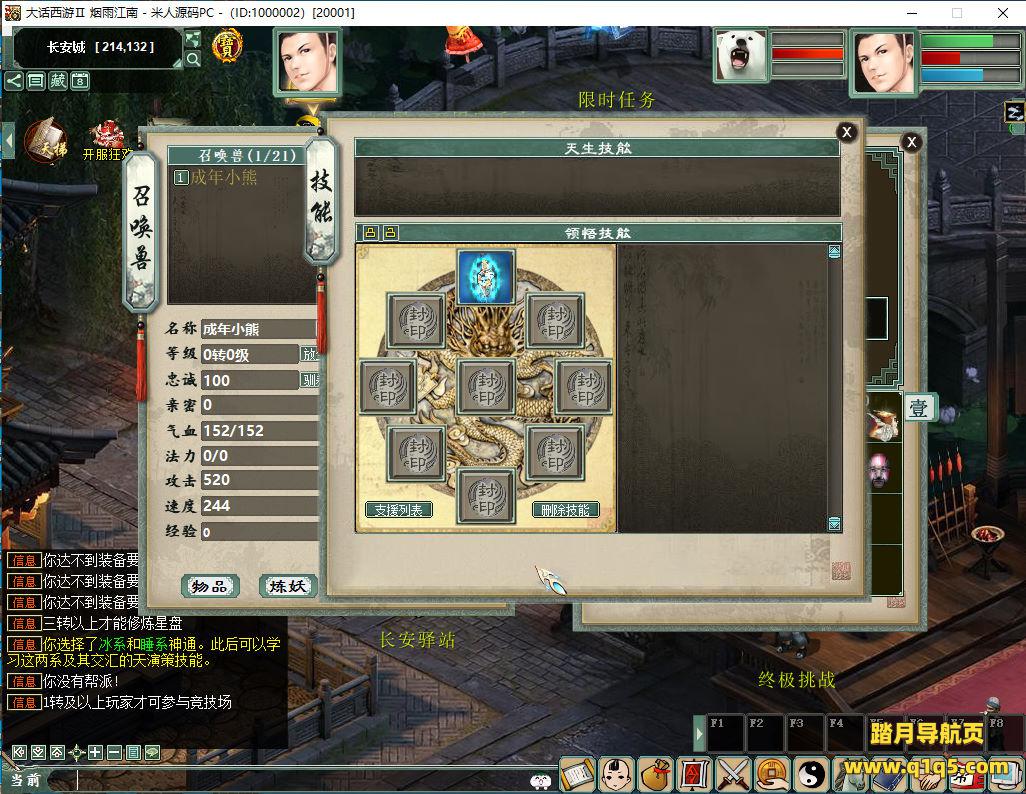Switch to the 技能 skills tab

click(320, 200)
